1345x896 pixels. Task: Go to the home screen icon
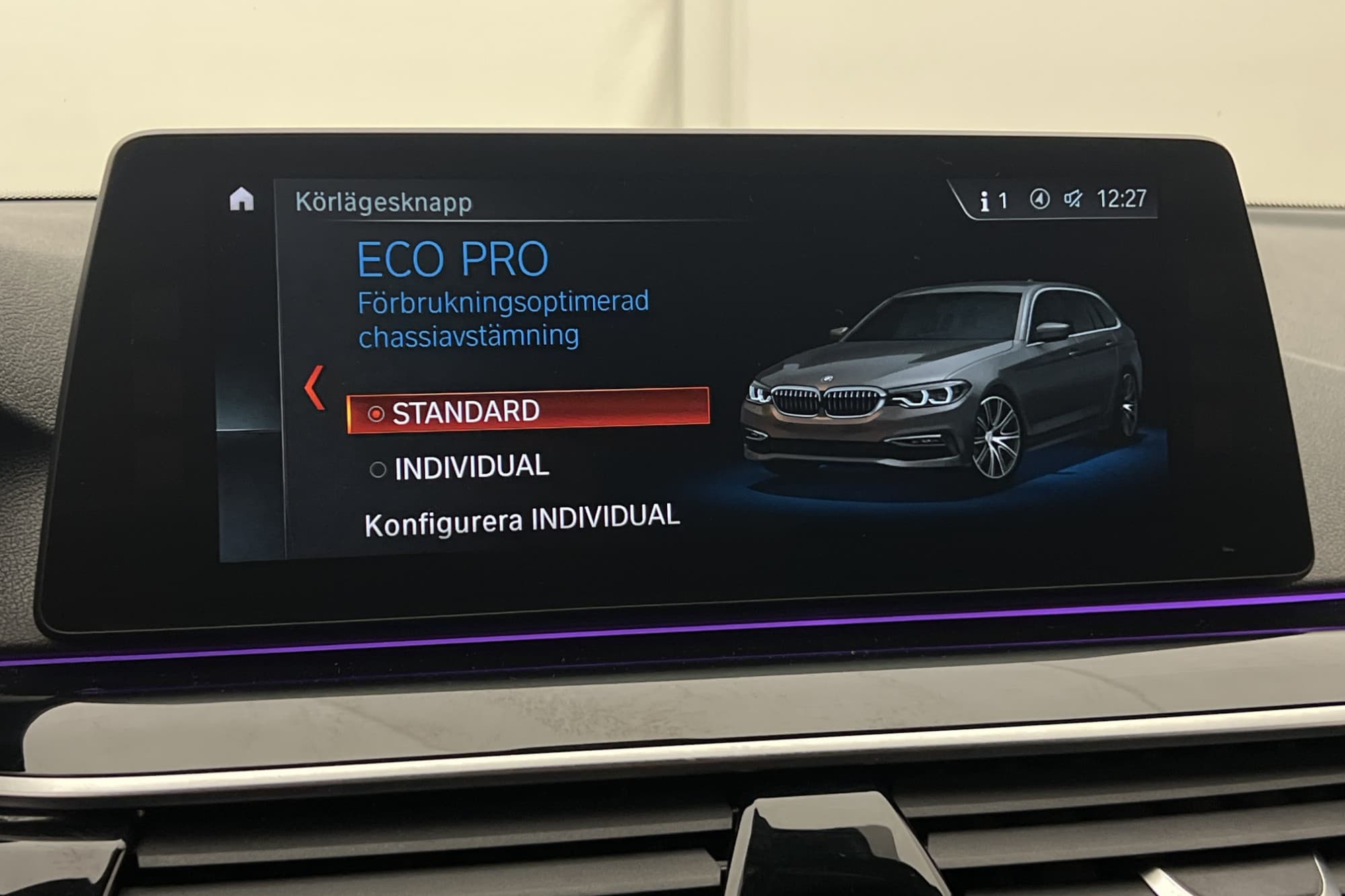coord(241,200)
